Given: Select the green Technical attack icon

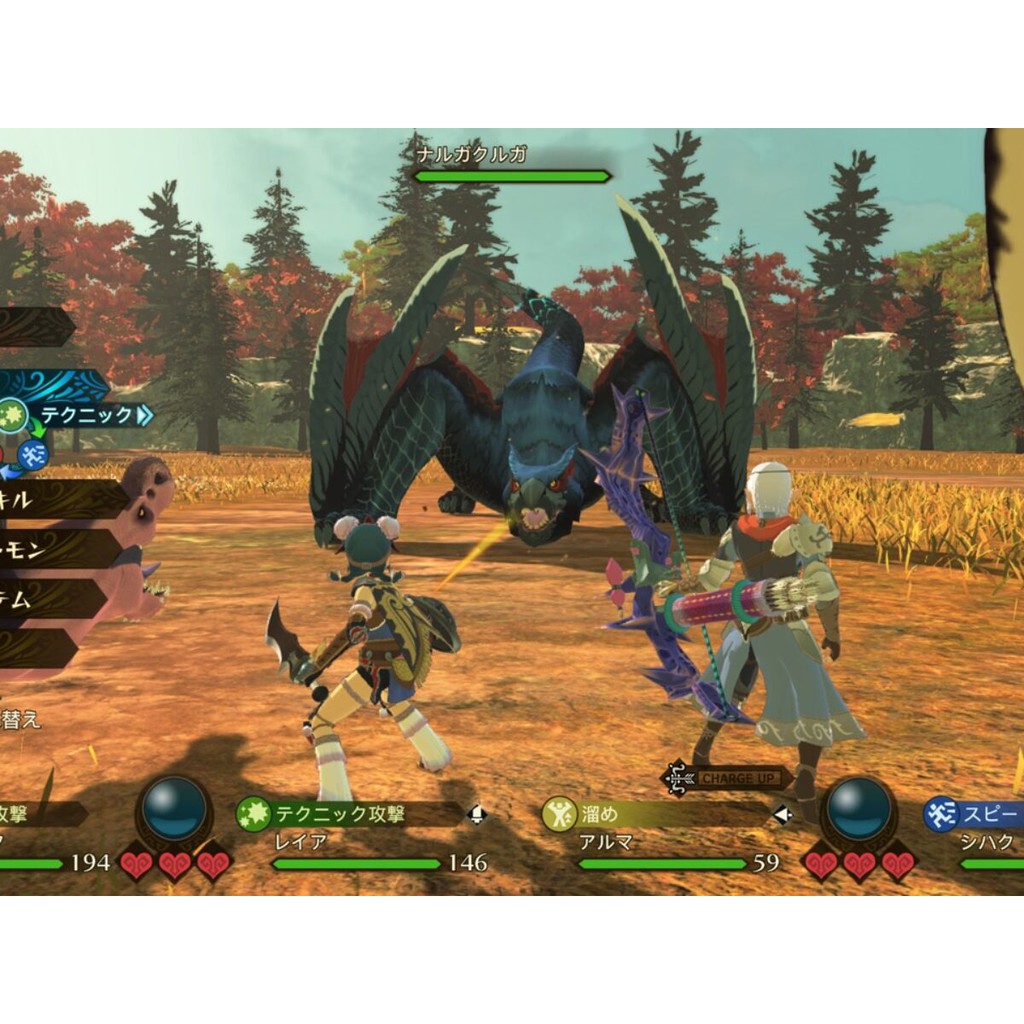Looking at the screenshot, I should [12, 415].
